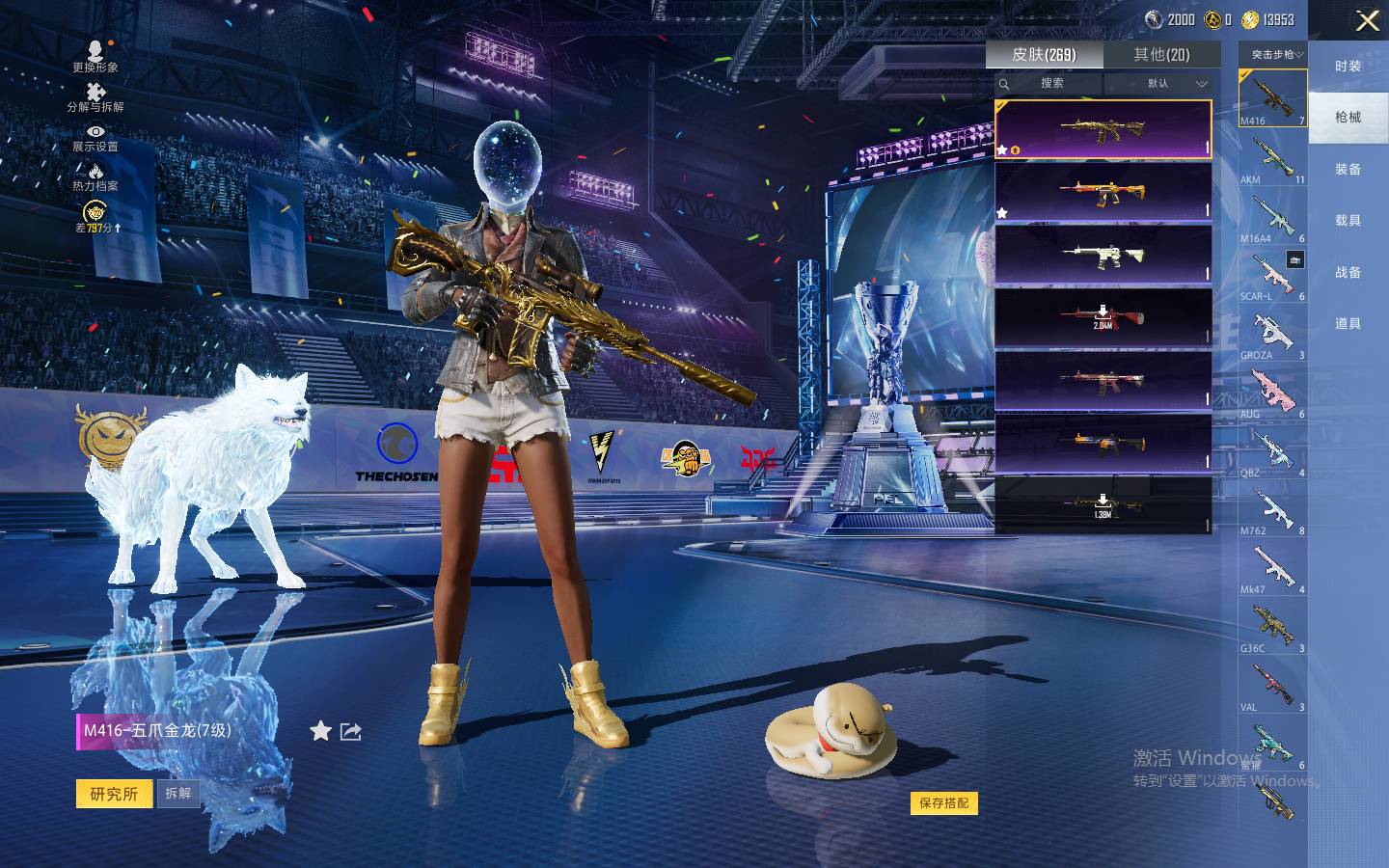Open 更换形象 change appearance
1389x868 pixels.
coord(95,56)
